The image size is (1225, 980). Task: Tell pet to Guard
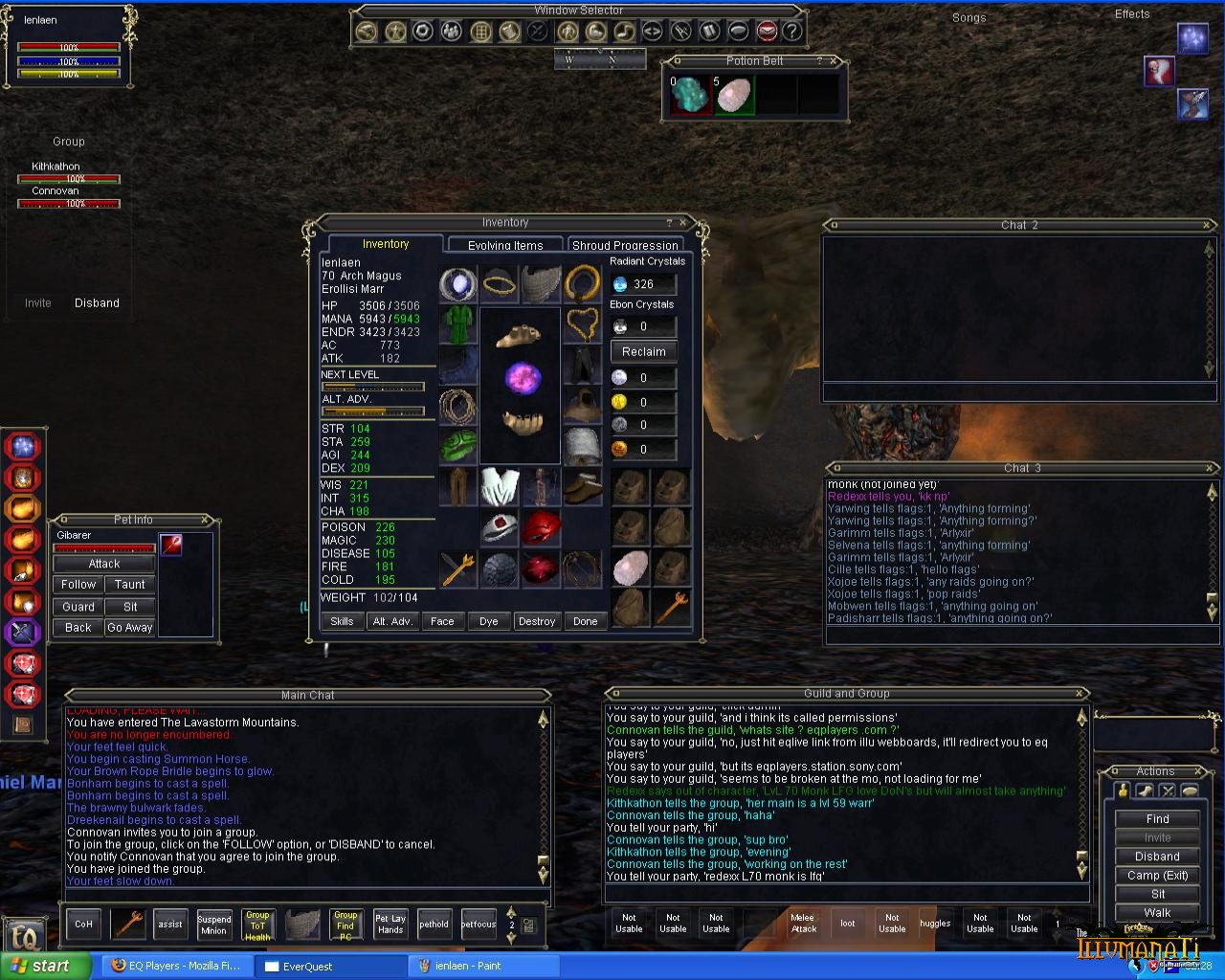click(x=78, y=607)
